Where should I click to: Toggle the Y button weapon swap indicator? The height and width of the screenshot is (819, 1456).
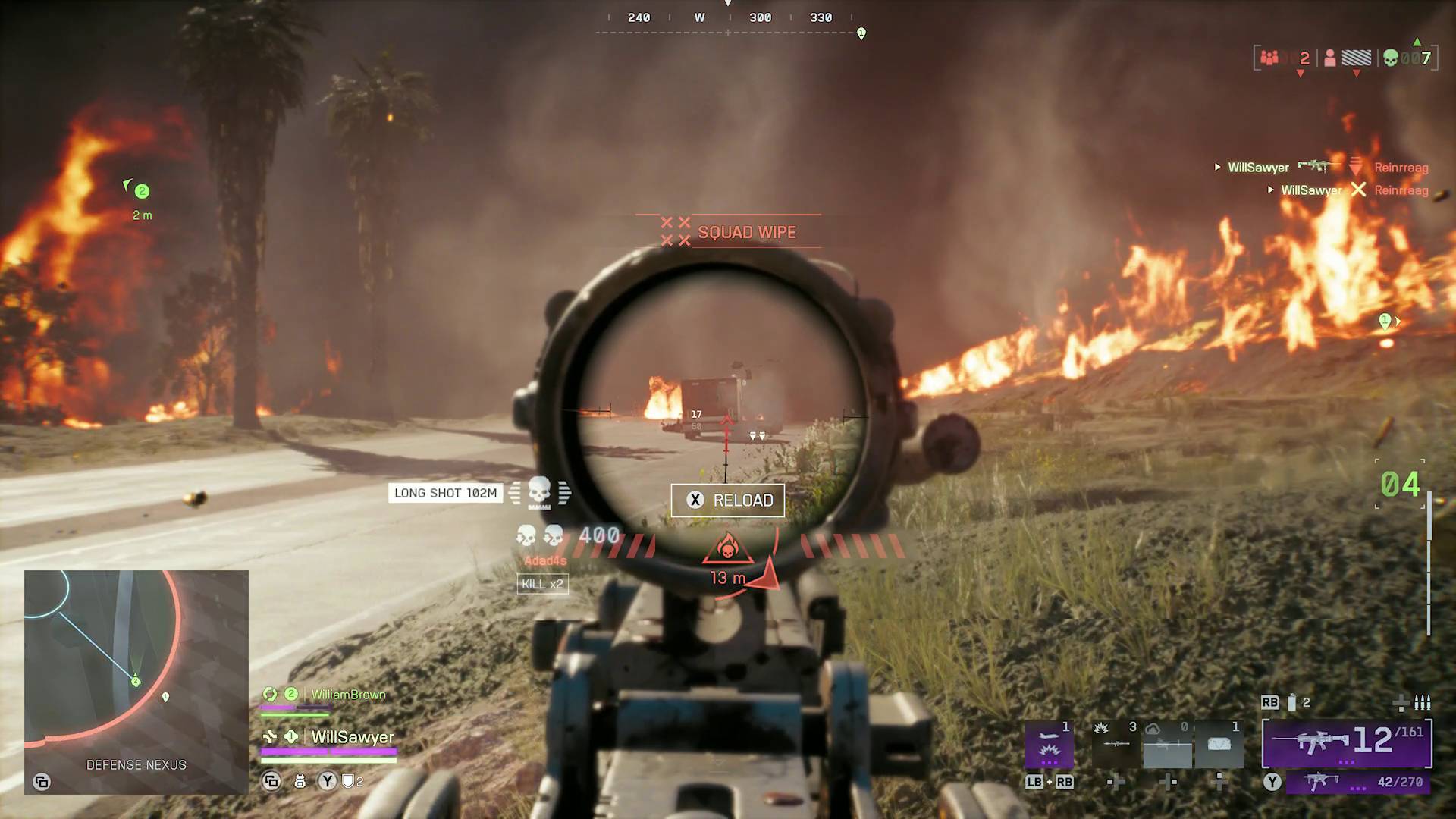click(x=327, y=781)
